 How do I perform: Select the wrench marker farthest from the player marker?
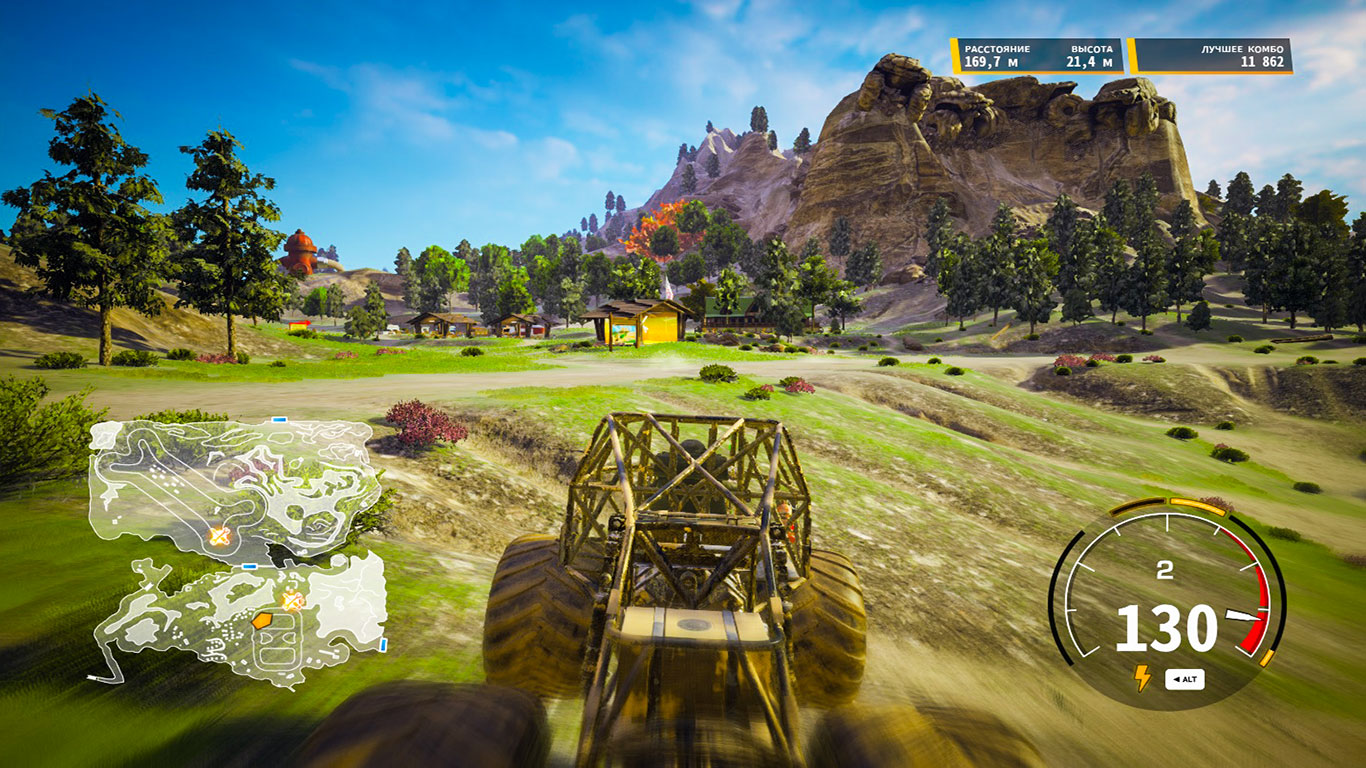pyautogui.click(x=219, y=537)
